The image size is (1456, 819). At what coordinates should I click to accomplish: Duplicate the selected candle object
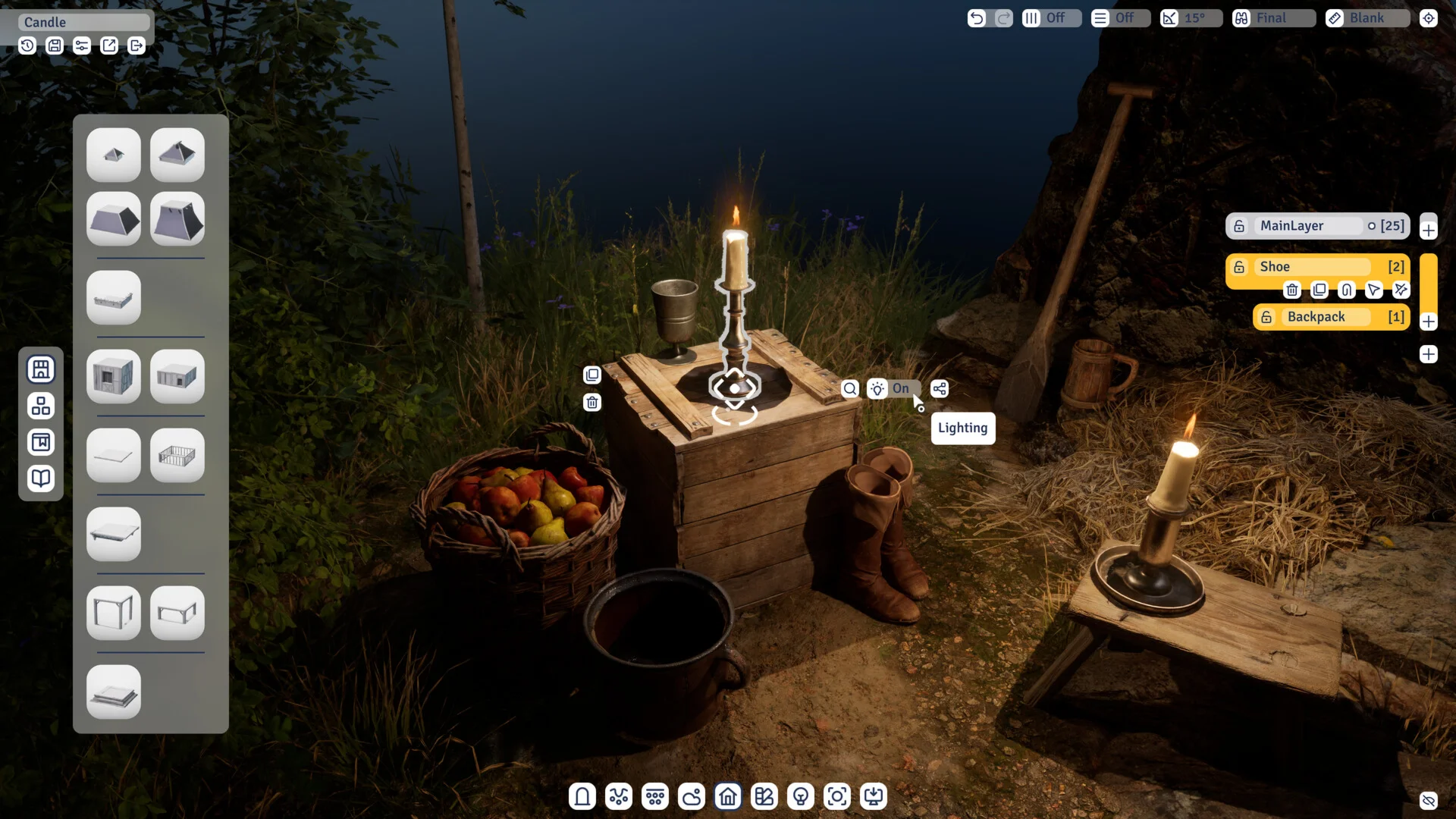pos(592,375)
